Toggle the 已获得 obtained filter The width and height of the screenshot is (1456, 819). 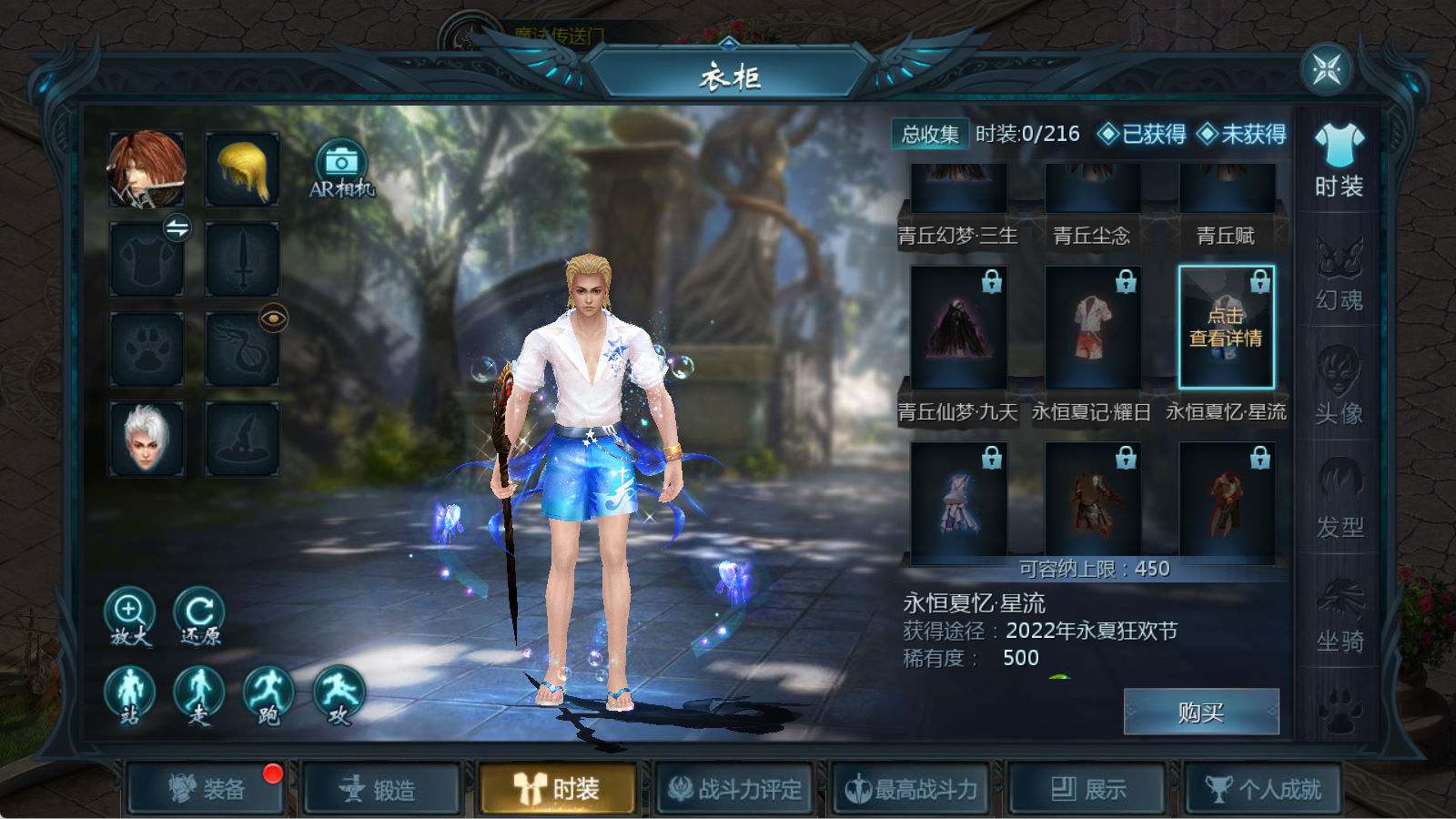[x=1142, y=135]
